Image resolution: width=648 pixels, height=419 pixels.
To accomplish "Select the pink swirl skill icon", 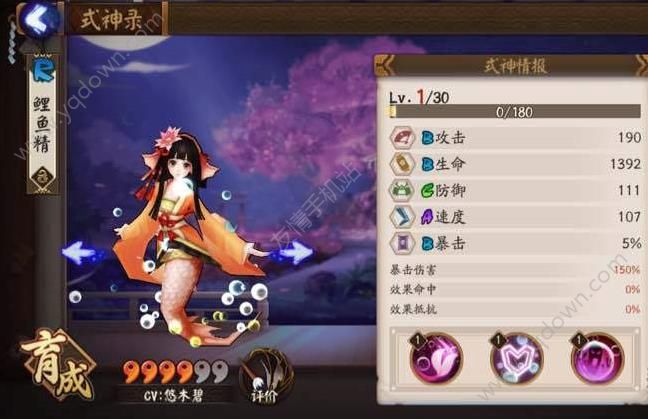I will tap(436, 358).
